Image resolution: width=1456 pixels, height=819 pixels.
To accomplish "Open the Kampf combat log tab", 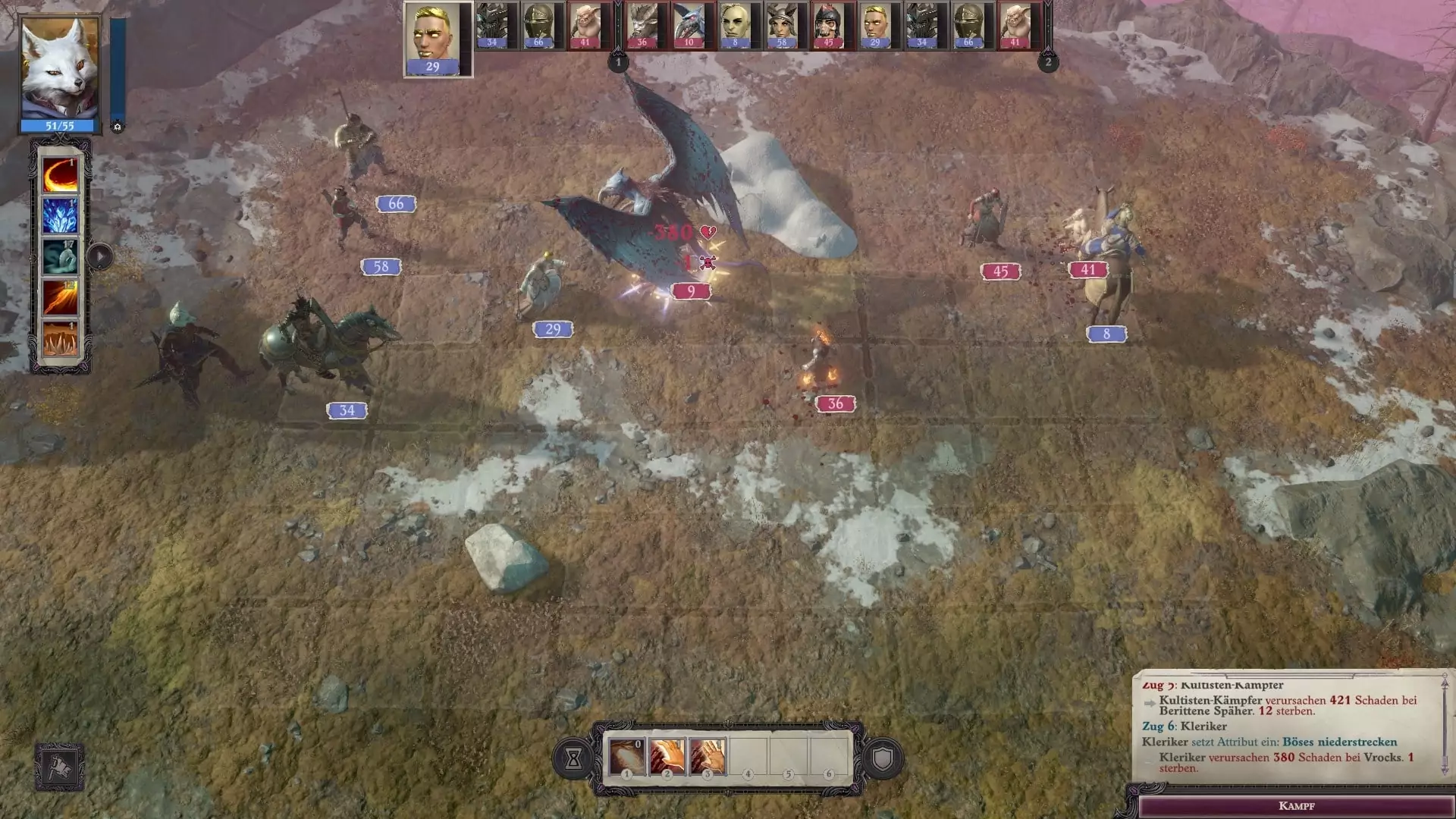I will click(x=1296, y=805).
